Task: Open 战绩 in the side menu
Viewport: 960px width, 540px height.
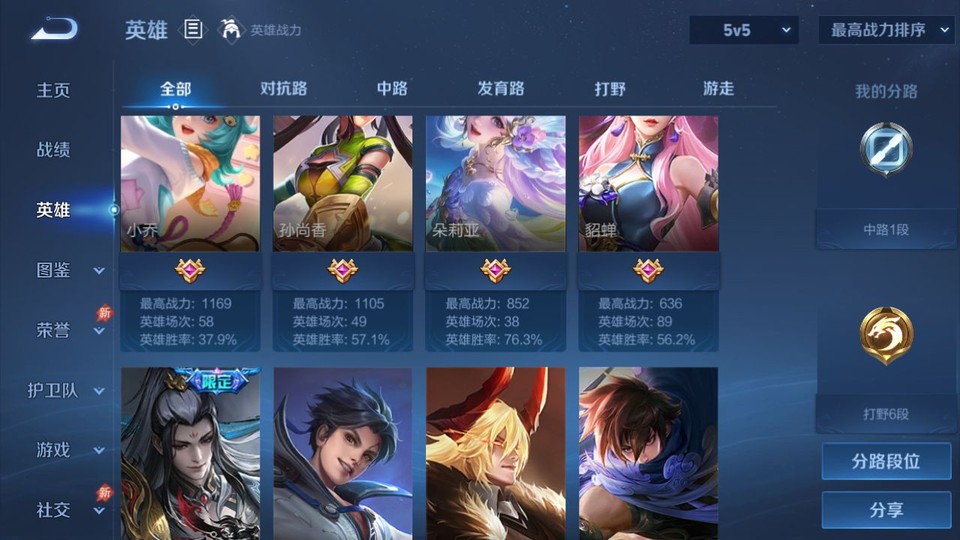Action: pyautogui.click(x=54, y=150)
